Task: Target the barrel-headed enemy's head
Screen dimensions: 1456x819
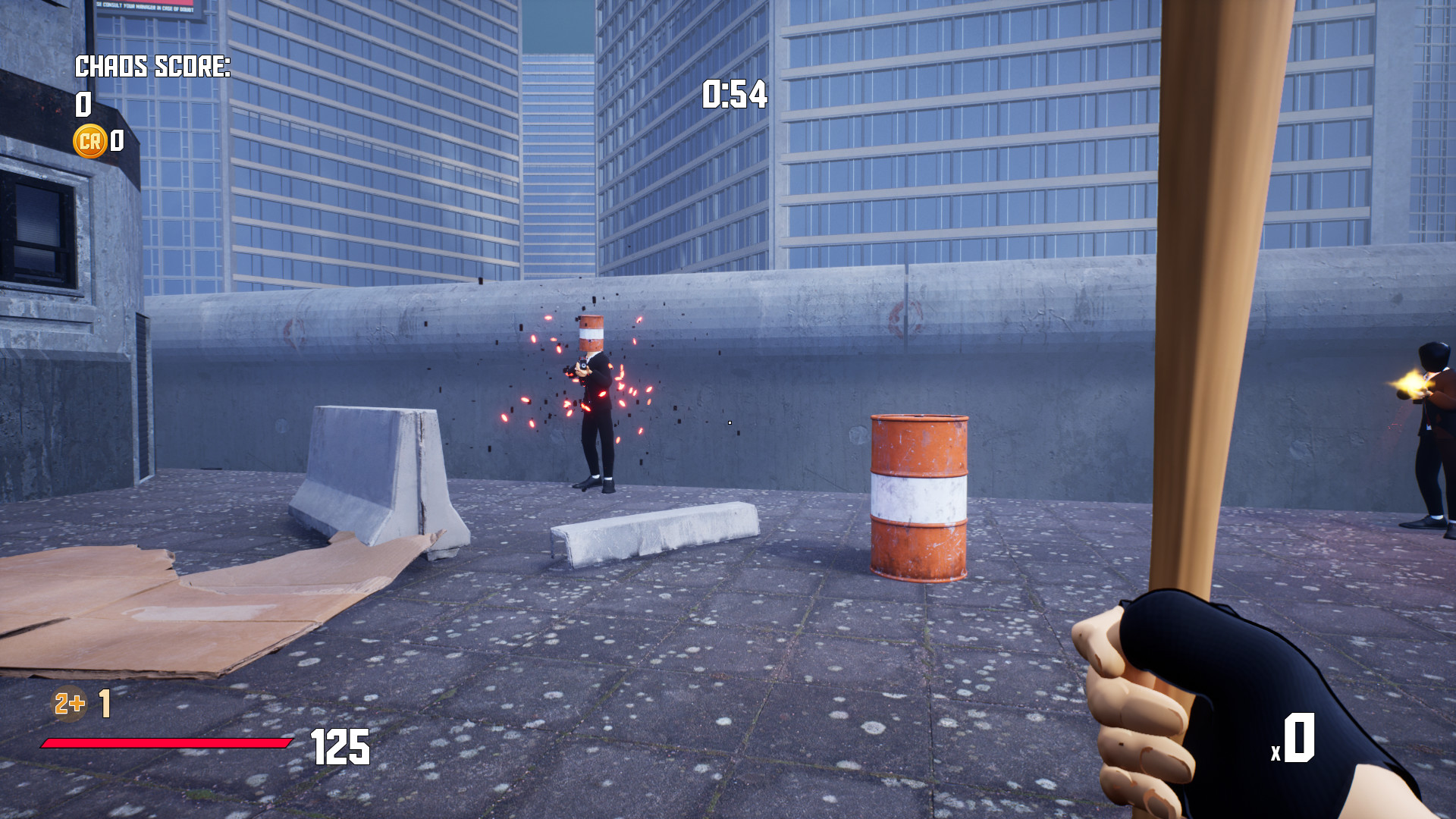Action: point(590,334)
